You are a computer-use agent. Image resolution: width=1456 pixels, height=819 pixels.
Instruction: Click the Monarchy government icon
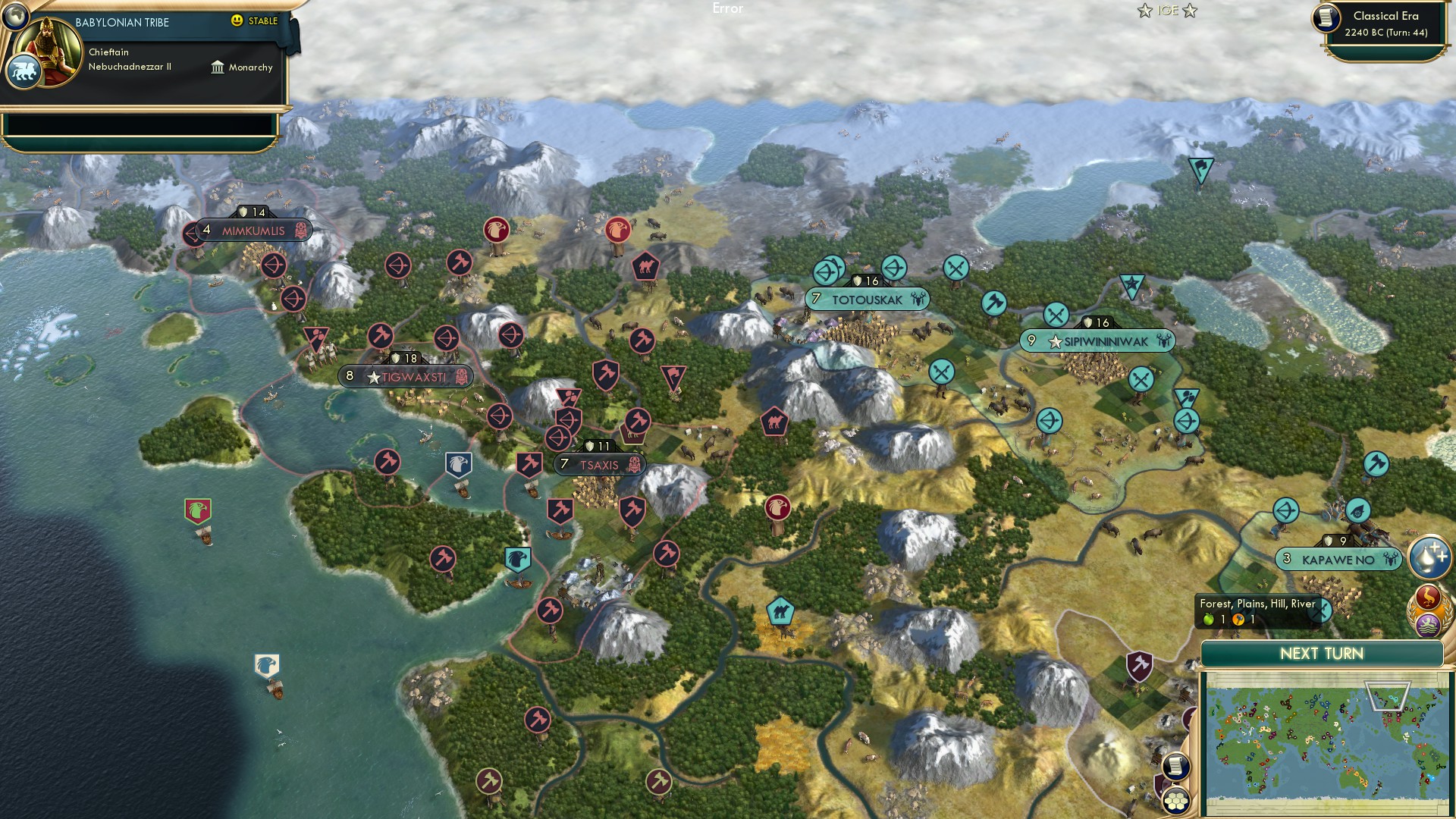tap(218, 67)
